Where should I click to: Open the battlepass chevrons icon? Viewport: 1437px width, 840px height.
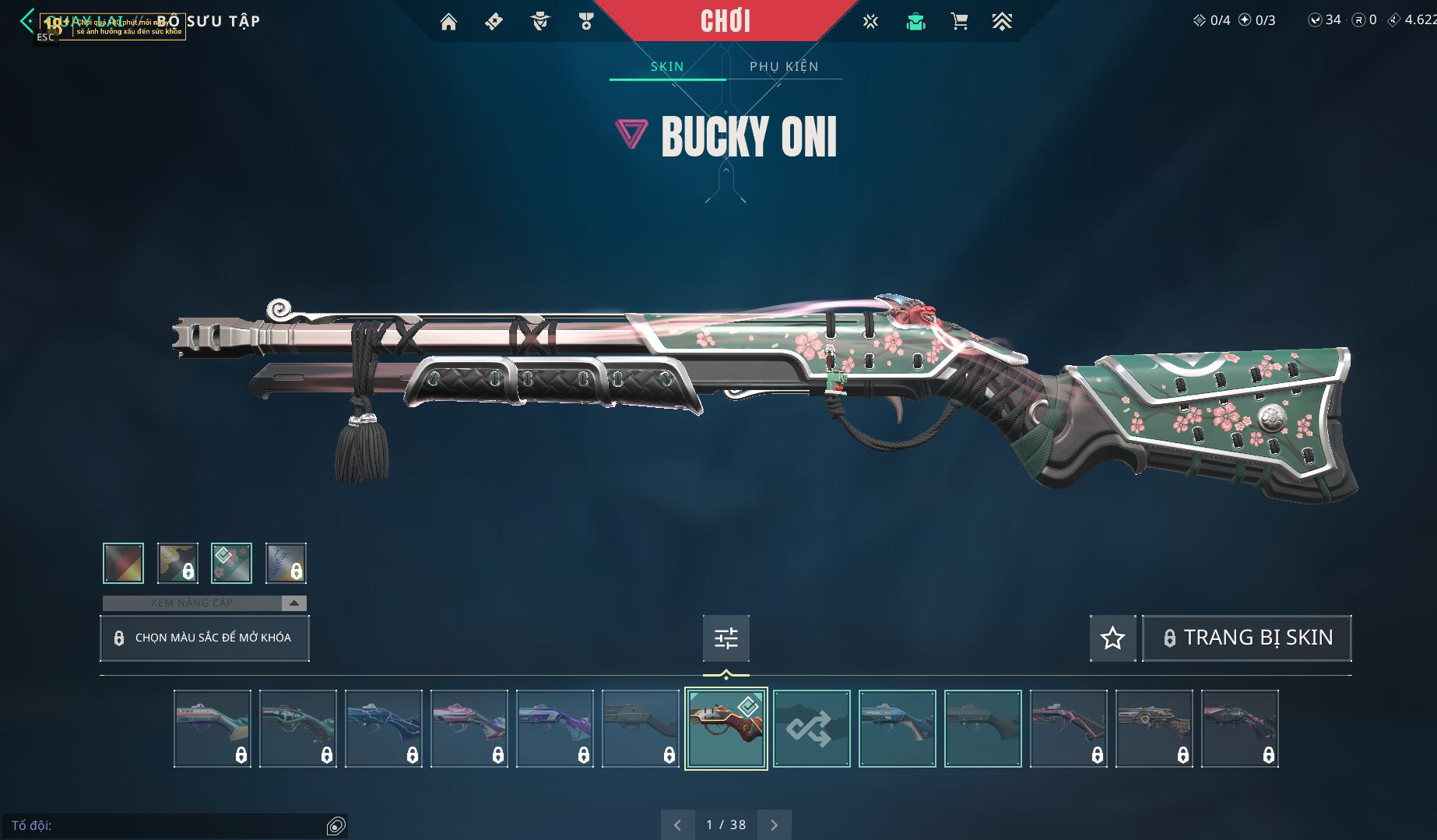(1002, 22)
